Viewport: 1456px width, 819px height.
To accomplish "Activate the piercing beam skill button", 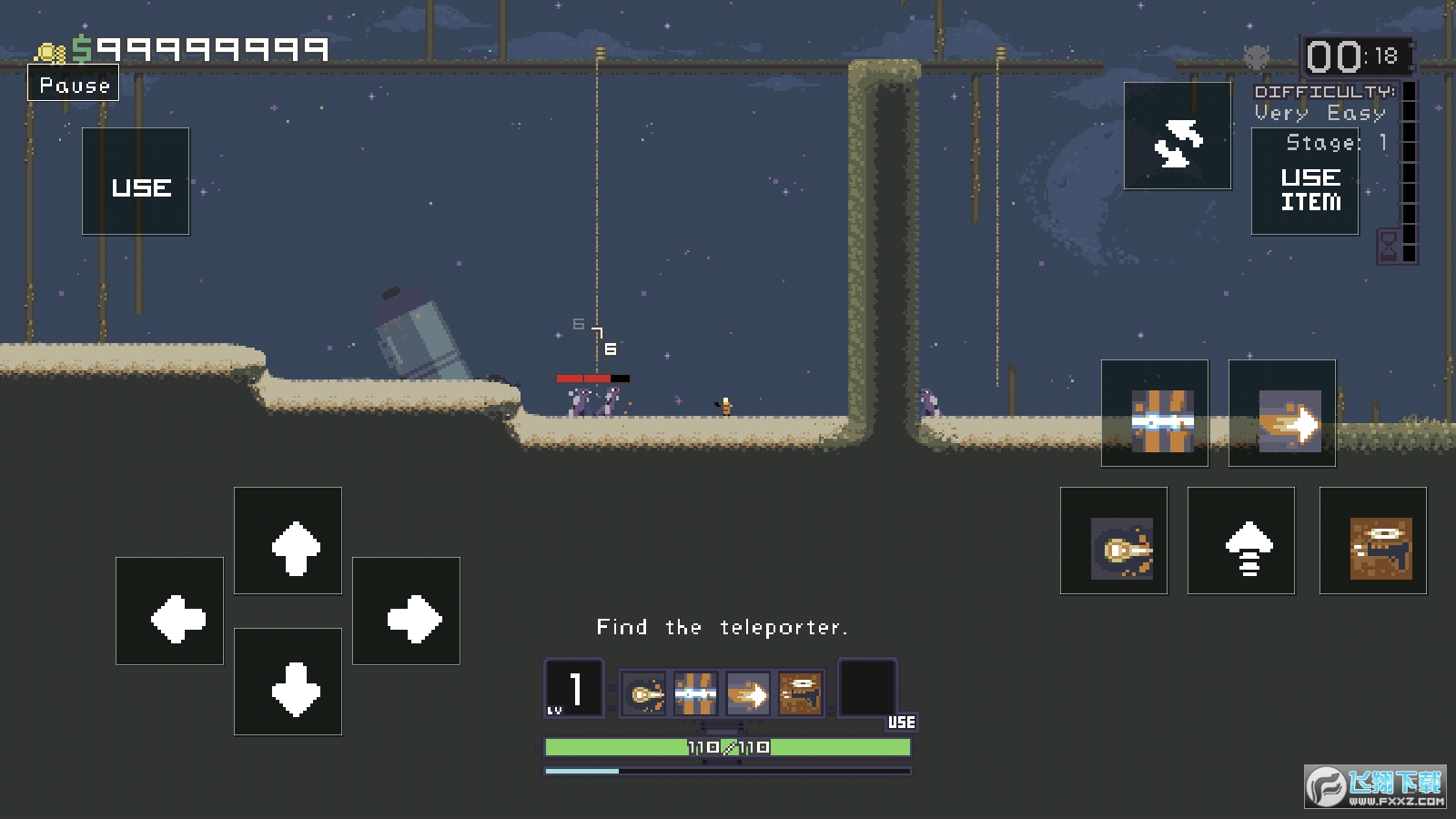I will 1155,414.
